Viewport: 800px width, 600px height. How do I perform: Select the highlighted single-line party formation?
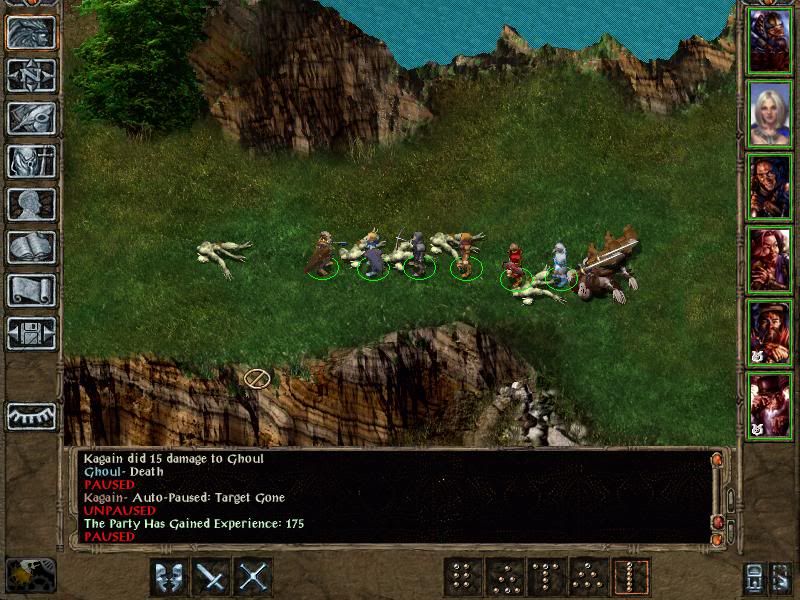pyautogui.click(x=632, y=577)
